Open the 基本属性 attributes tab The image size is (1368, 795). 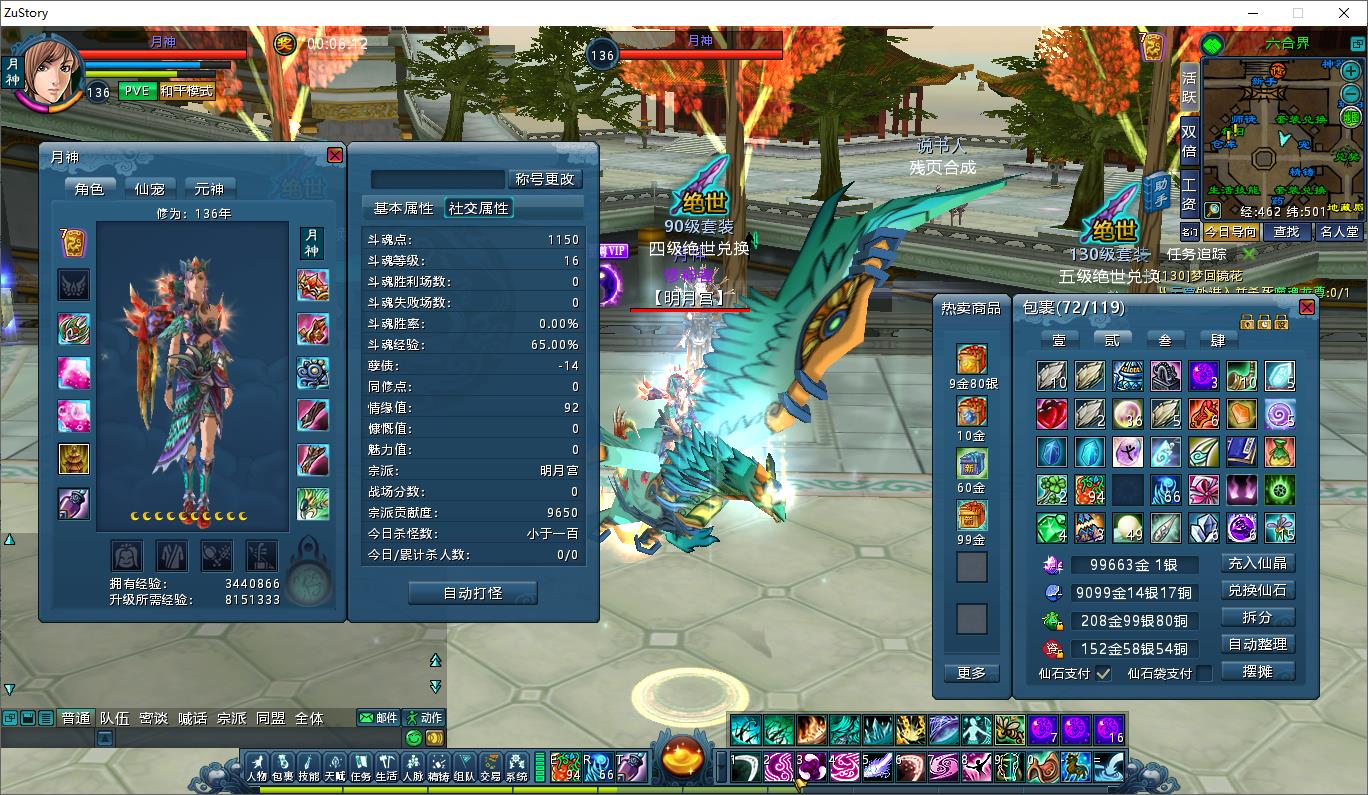tap(403, 208)
